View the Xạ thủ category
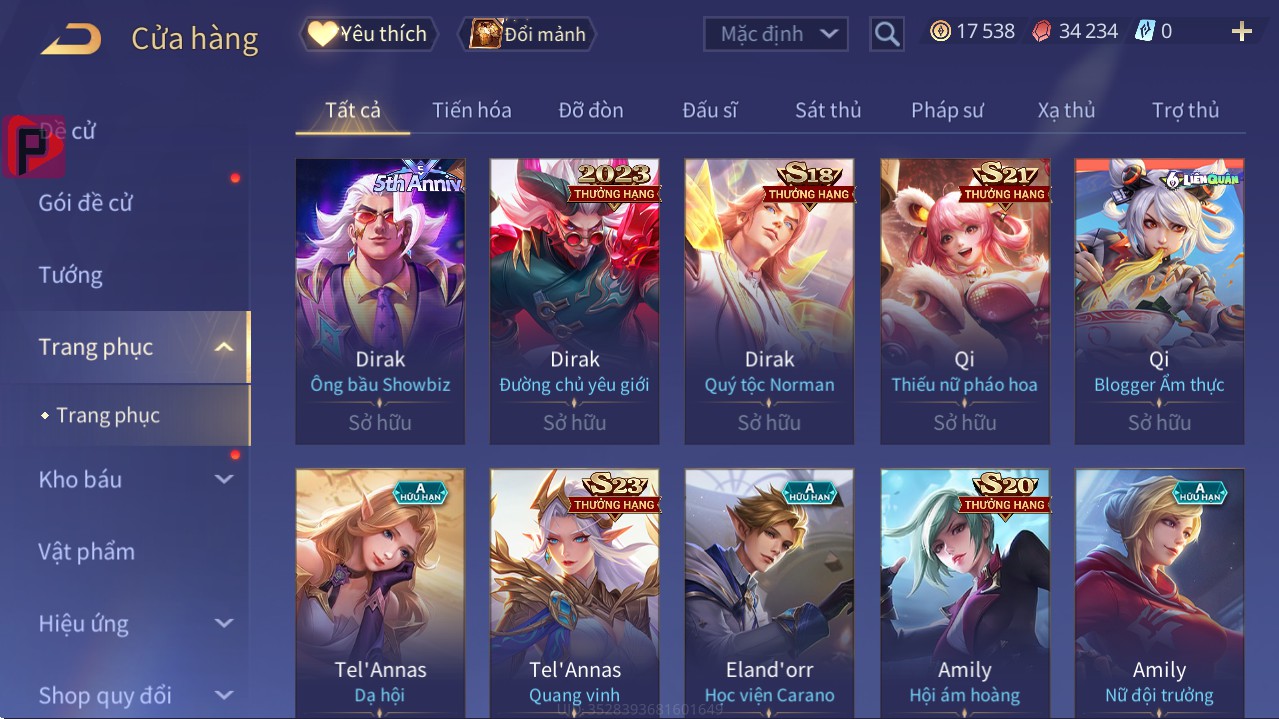This screenshot has height=719, width=1279. pyautogui.click(x=1066, y=110)
